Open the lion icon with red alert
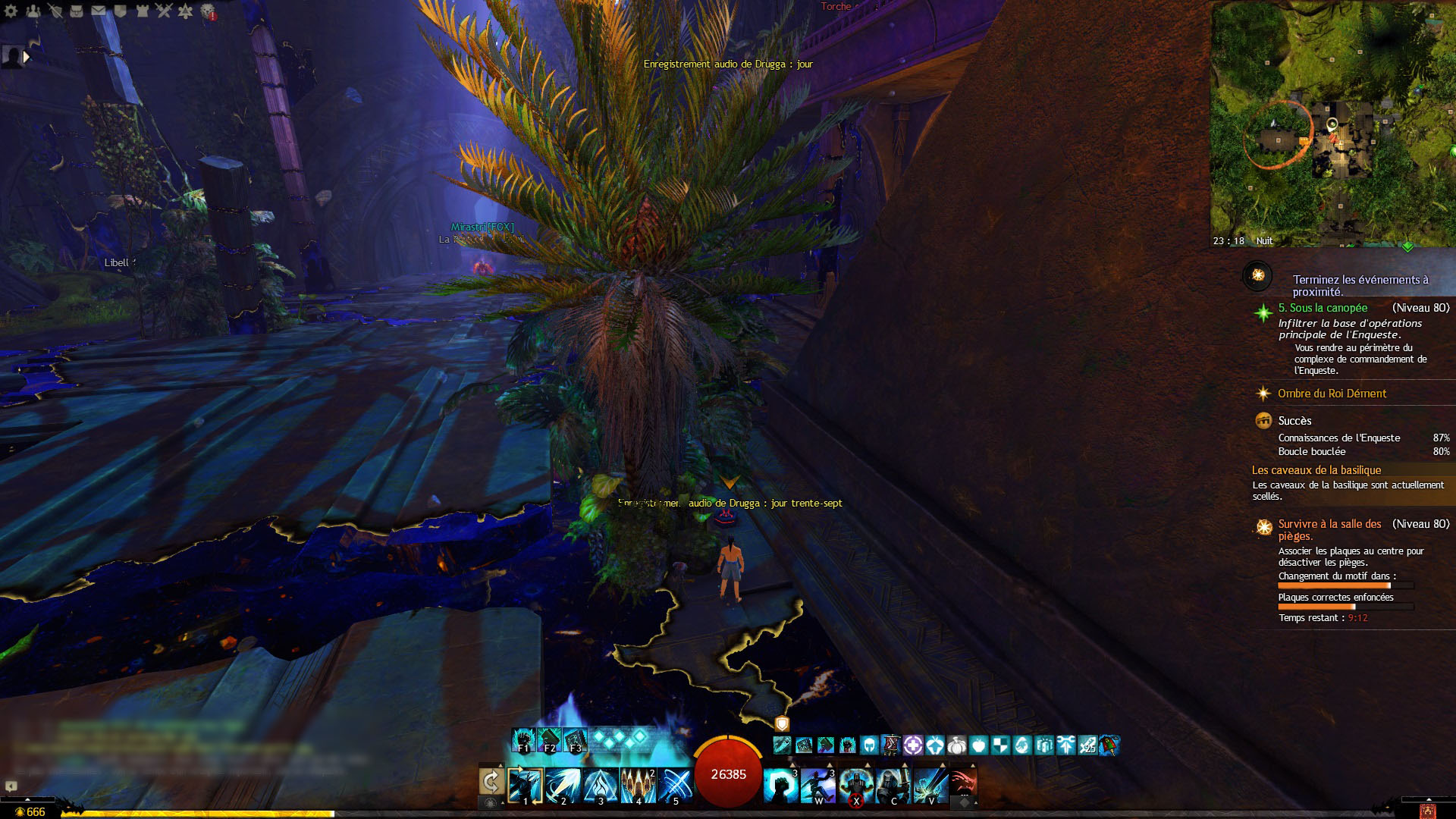This screenshot has width=1456, height=819. 208,11
